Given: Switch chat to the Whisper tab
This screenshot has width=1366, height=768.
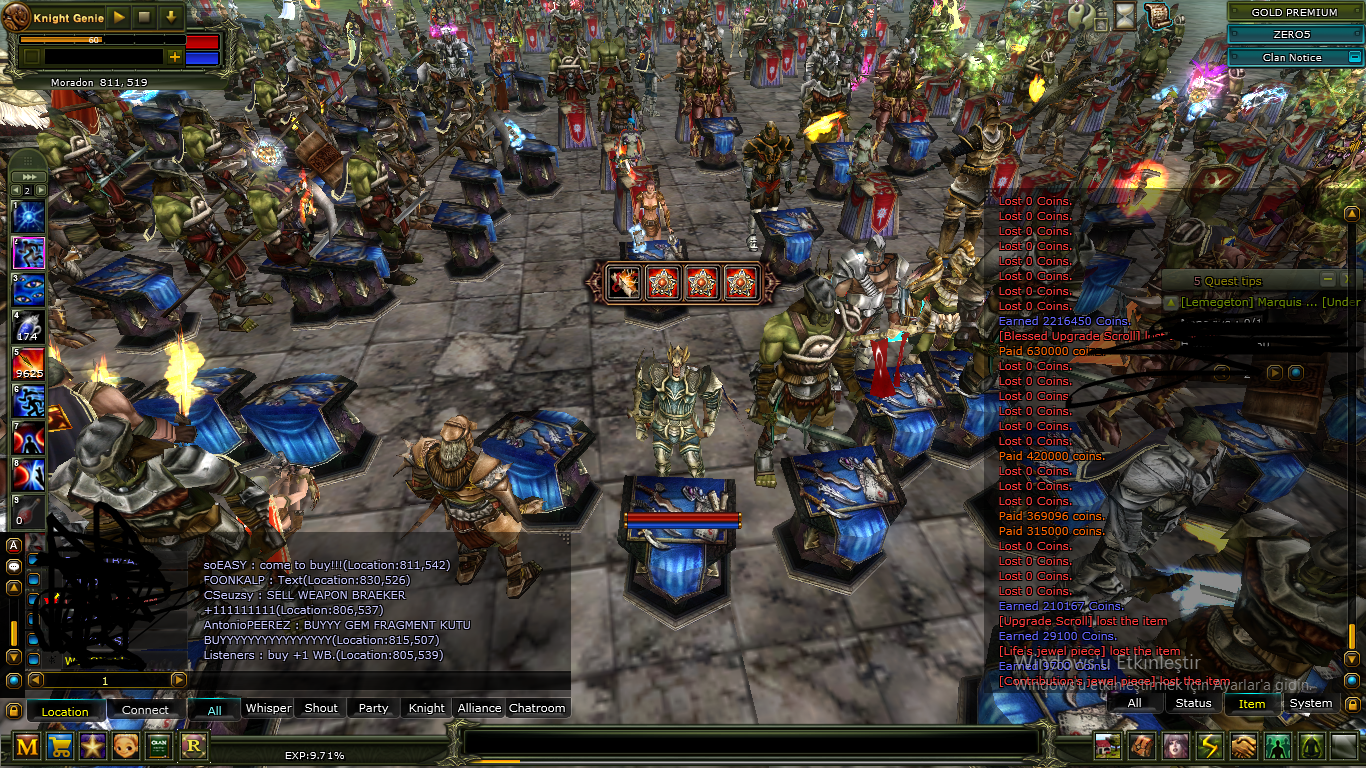Looking at the screenshot, I should point(268,708).
